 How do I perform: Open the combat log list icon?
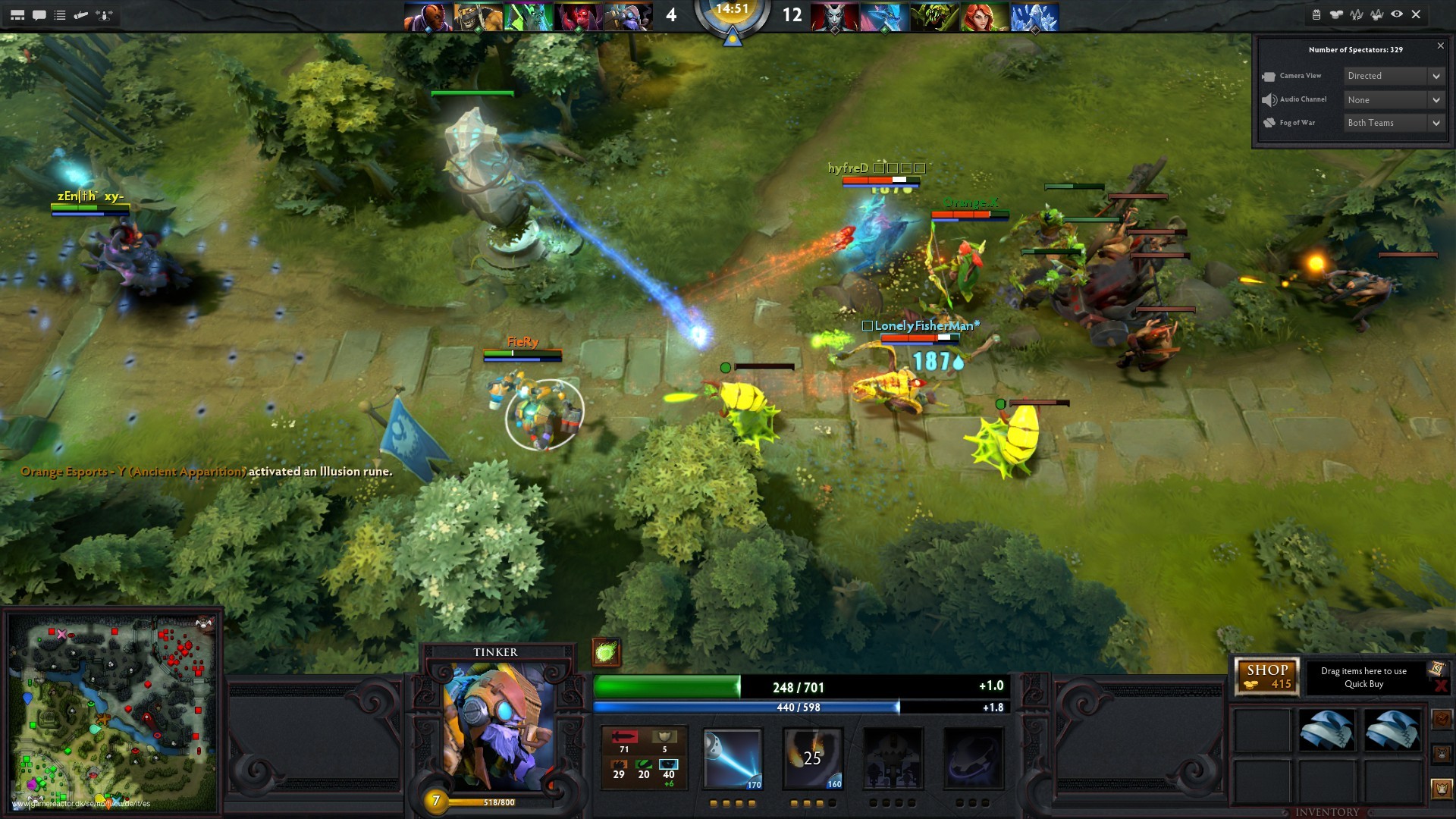61,13
